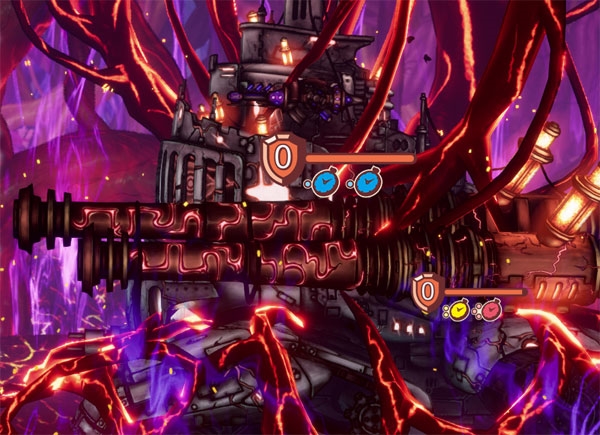Select the yellow stopwatch status icon
This screenshot has height=435, width=600.
pyautogui.click(x=459, y=311)
